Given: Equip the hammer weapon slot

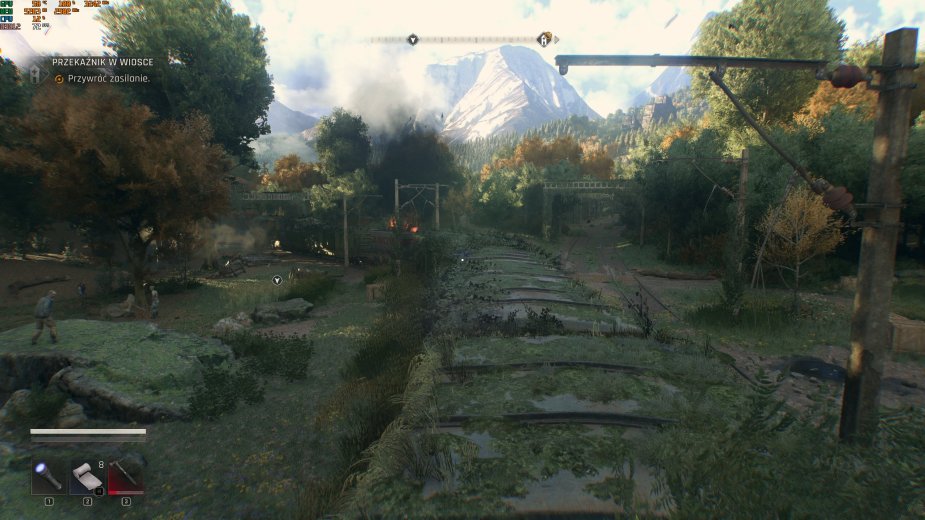Looking at the screenshot, I should tap(126, 476).
